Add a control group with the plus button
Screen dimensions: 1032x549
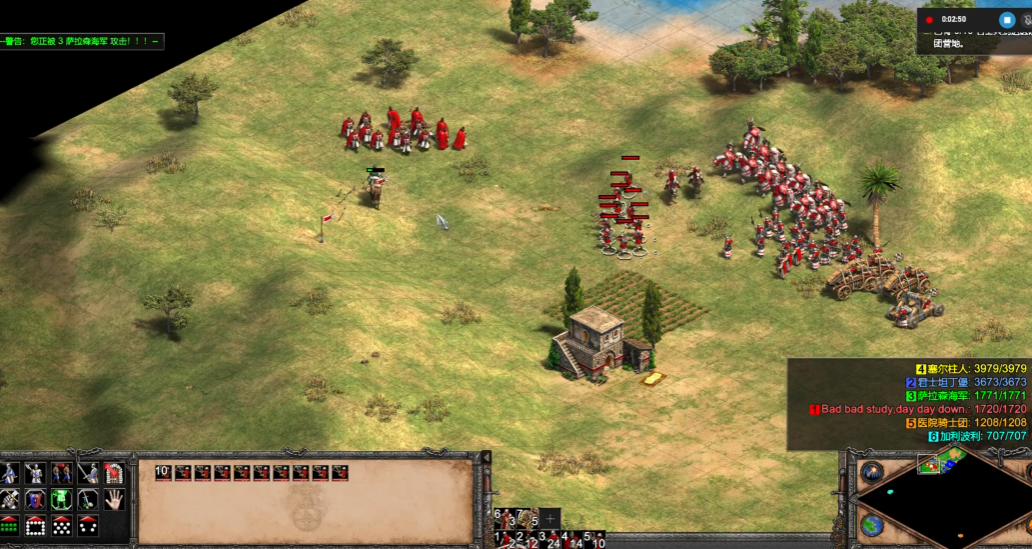(x=550, y=519)
